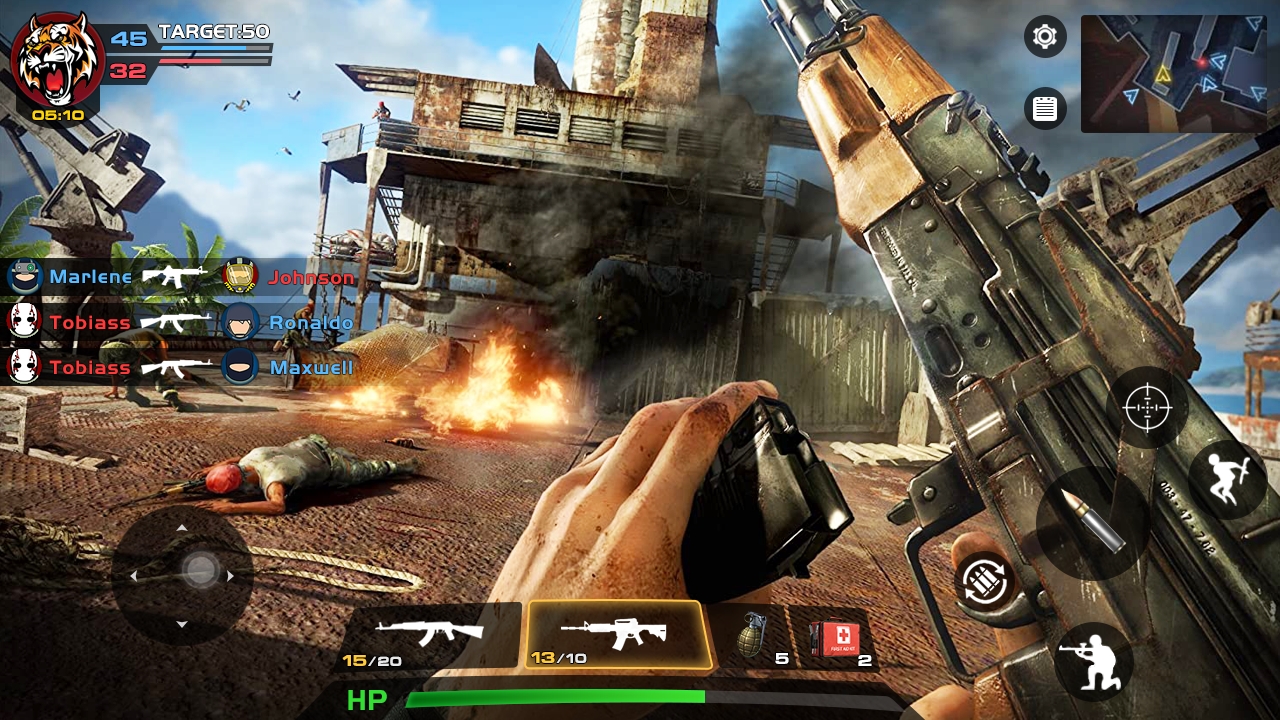Screen dimensions: 1280x720
Task: Open the mission clipboard panel
Action: [x=1044, y=108]
